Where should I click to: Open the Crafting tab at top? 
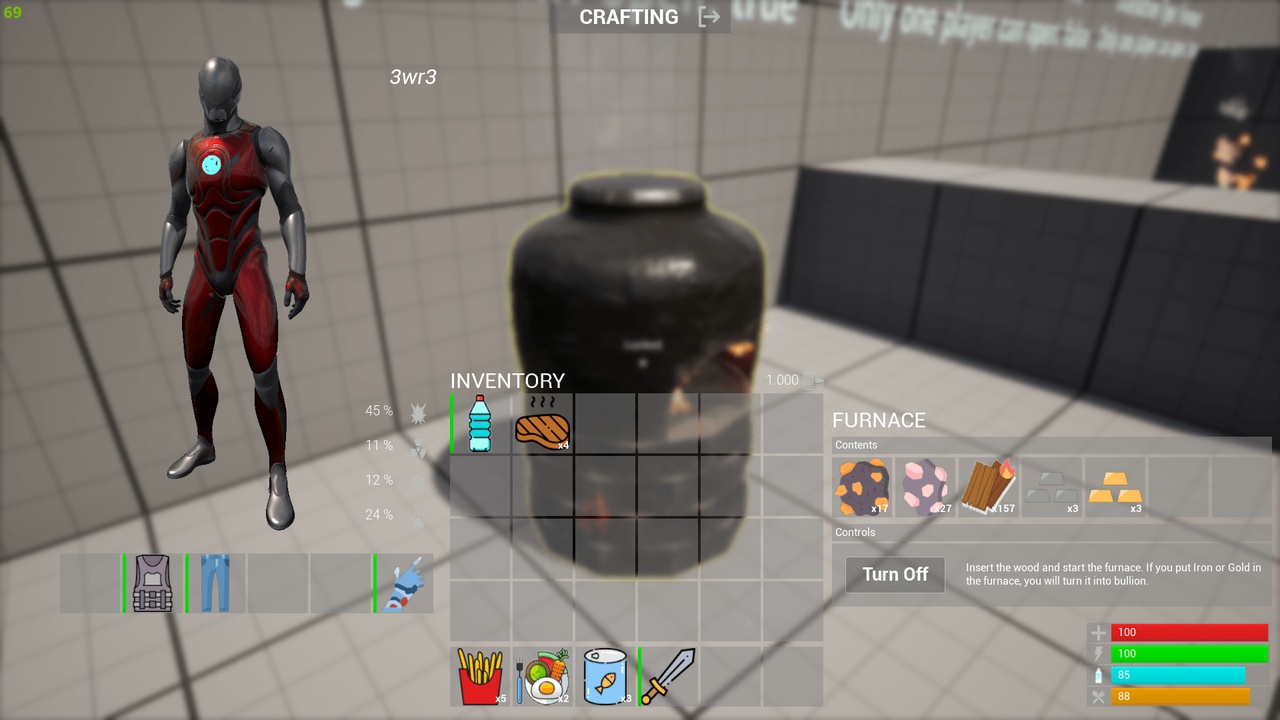pyautogui.click(x=629, y=17)
